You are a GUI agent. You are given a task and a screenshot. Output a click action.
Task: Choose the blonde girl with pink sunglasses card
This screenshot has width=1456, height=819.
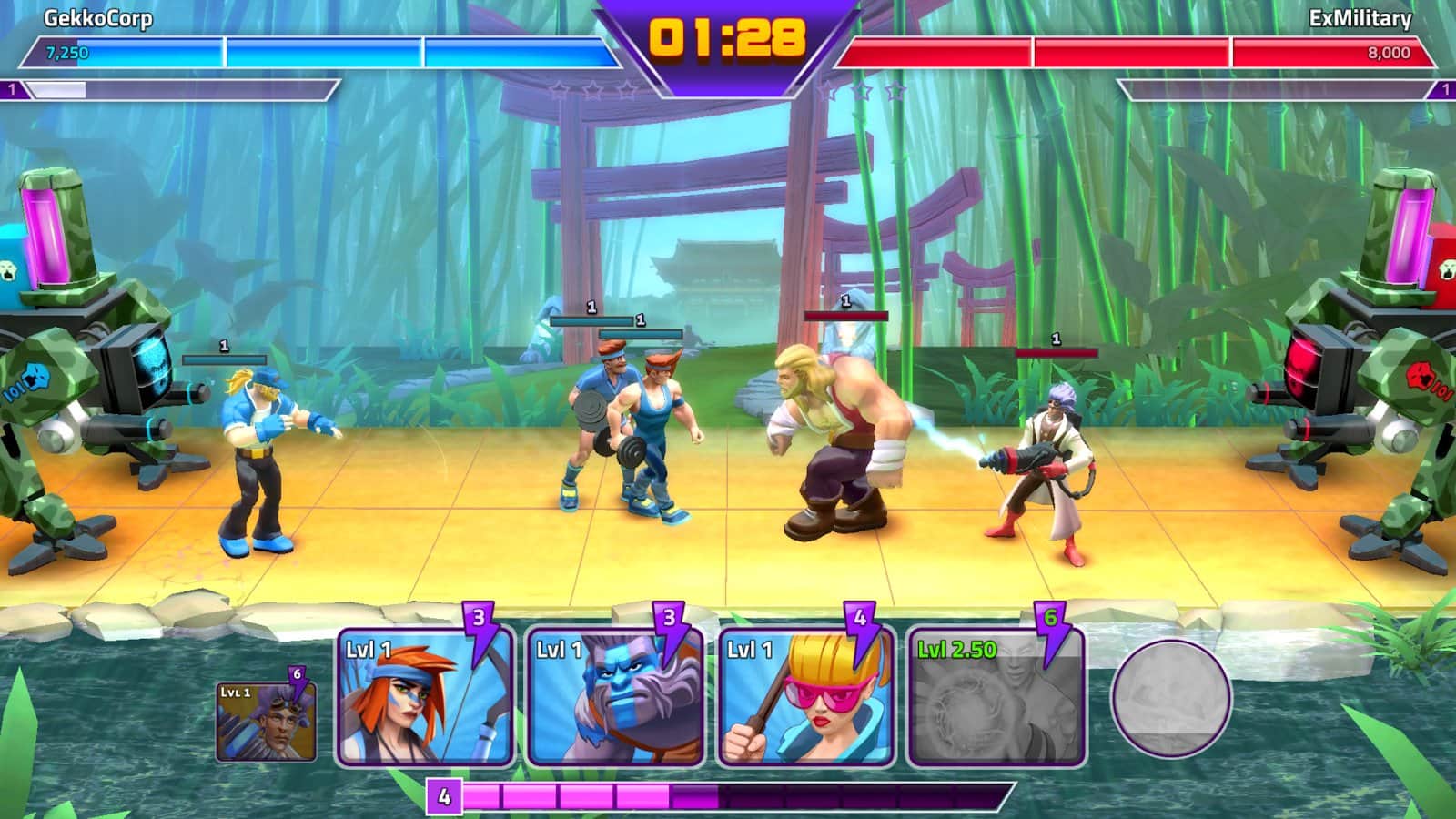805,698
